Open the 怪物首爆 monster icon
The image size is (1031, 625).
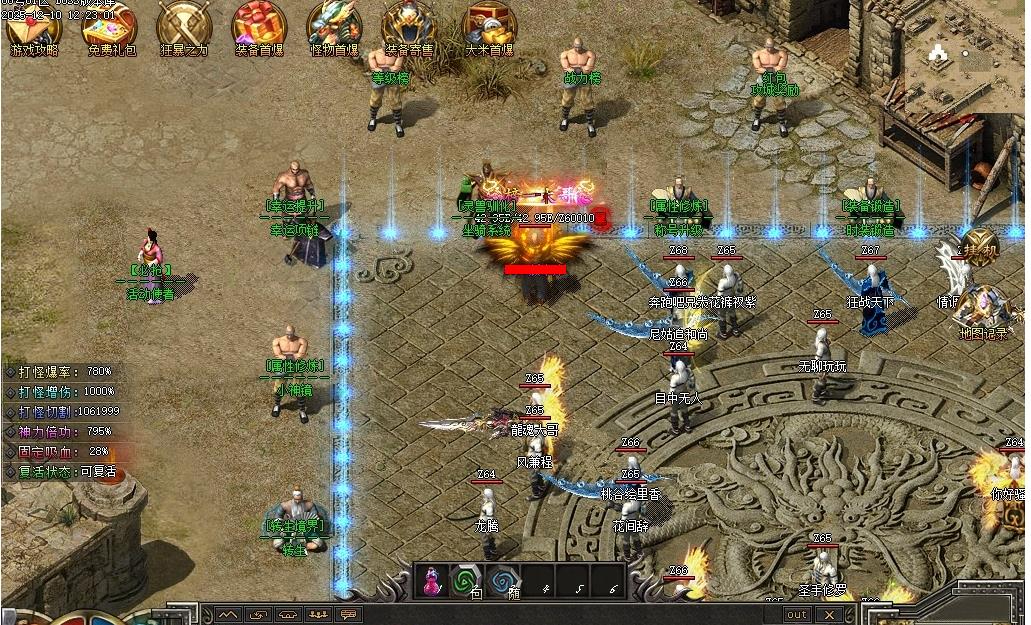[334, 27]
